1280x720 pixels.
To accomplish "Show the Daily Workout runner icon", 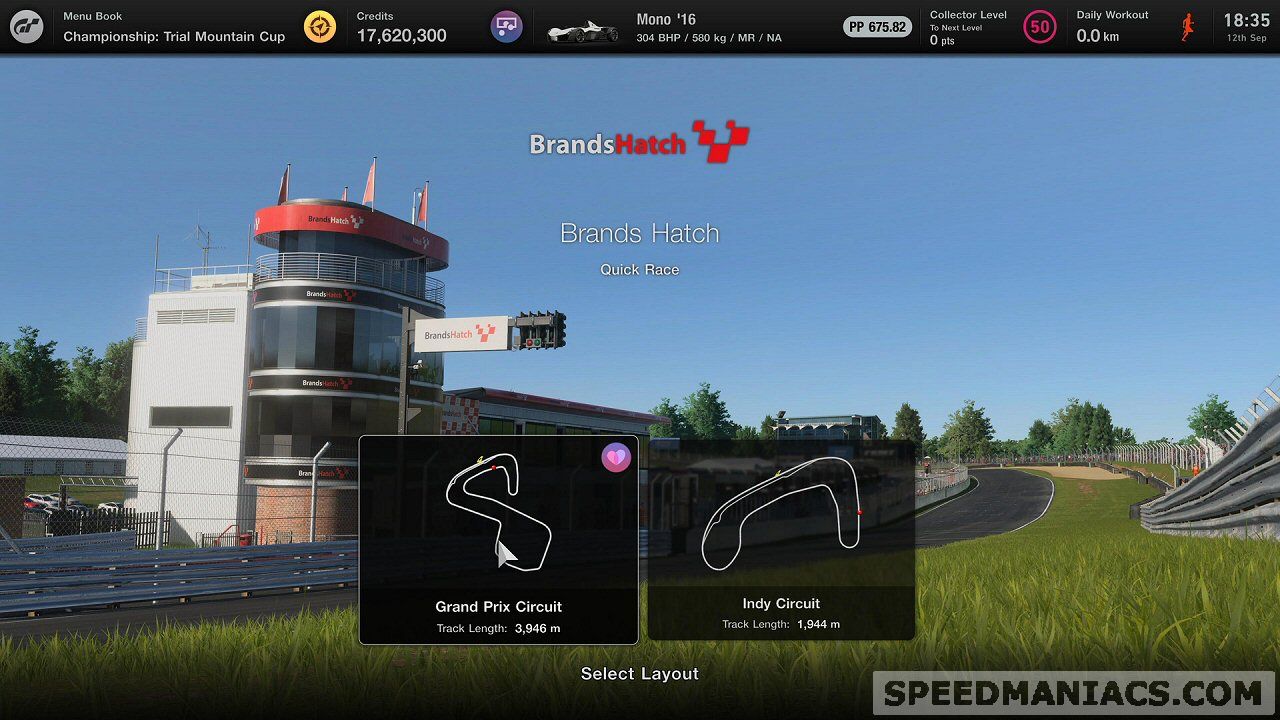I will tap(1188, 27).
